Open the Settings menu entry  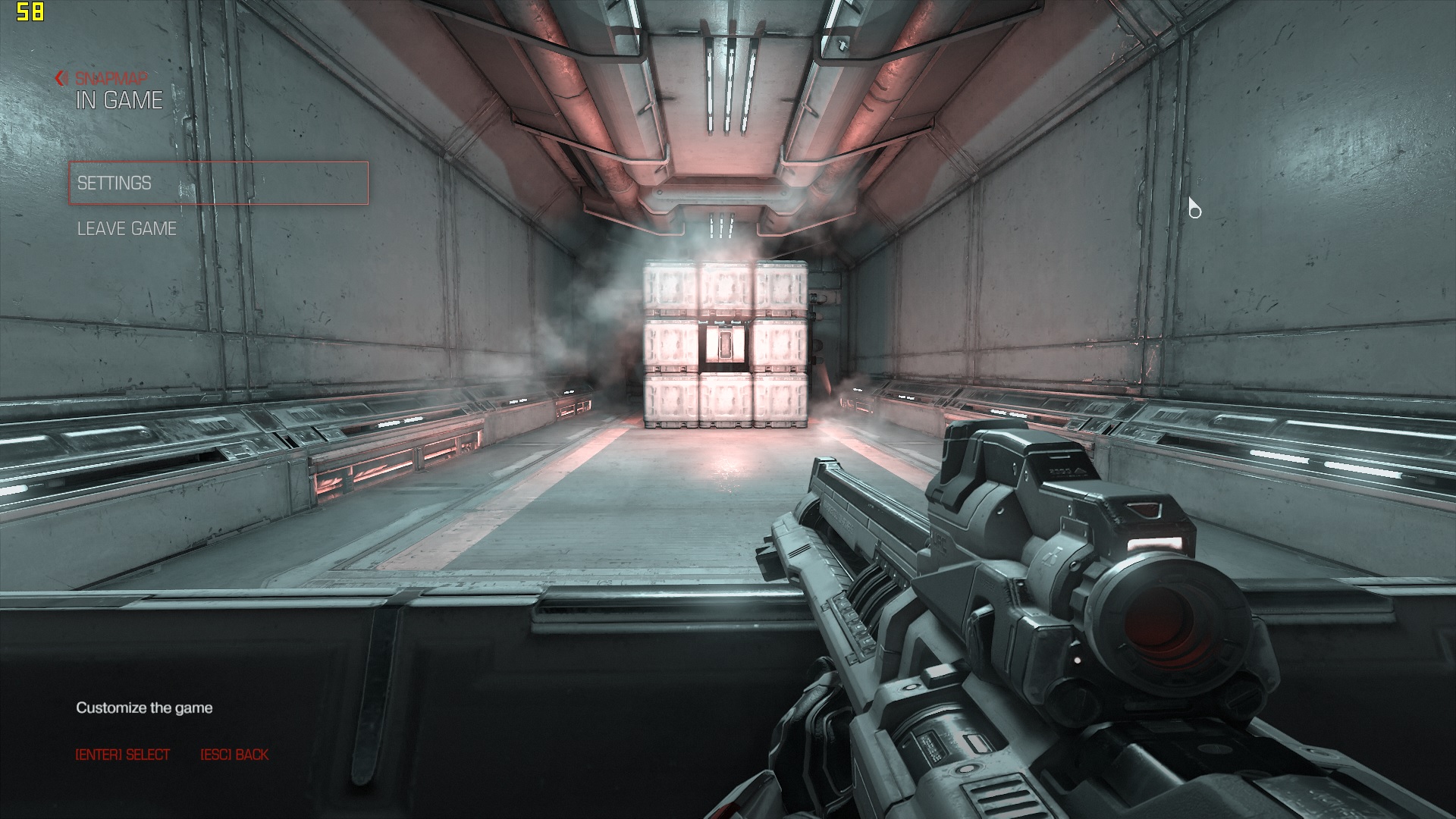click(x=218, y=183)
